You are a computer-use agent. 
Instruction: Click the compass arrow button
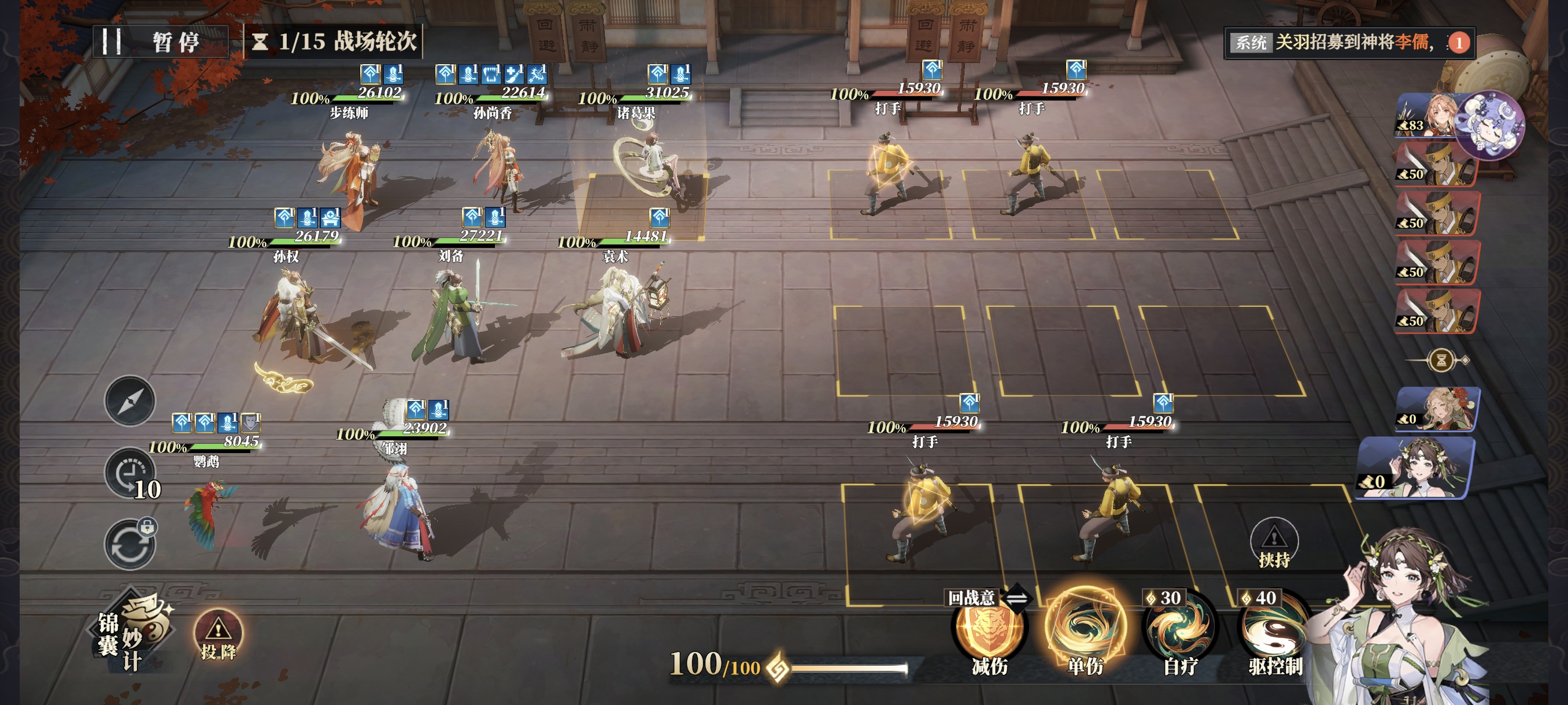coord(130,401)
